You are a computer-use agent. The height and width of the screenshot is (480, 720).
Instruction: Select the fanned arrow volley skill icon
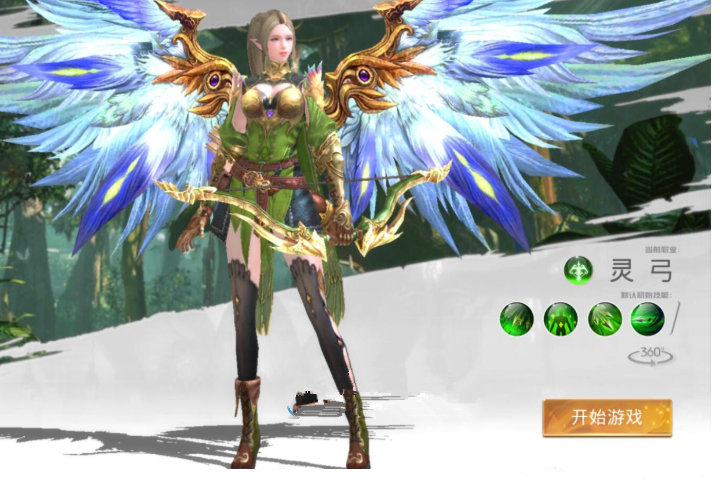604,319
